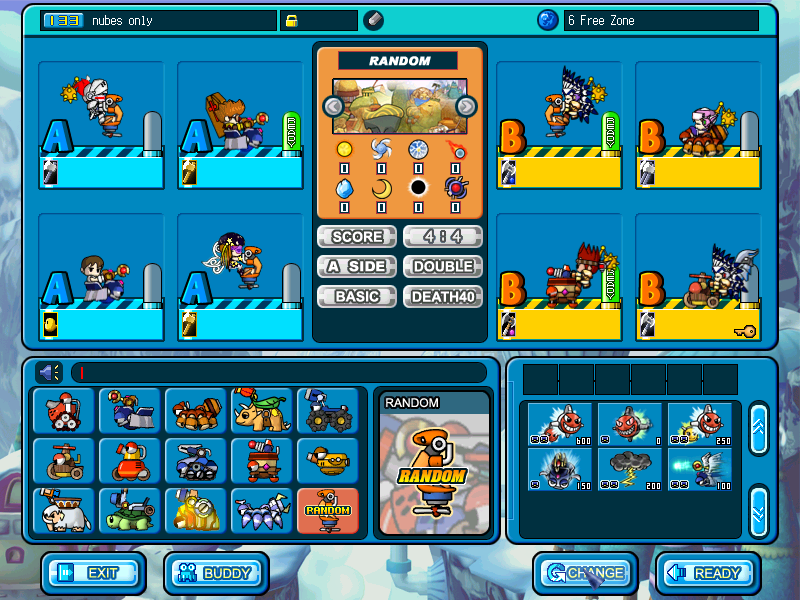Image resolution: width=800 pixels, height=600 pixels.
Task: Show previous map with left arrow
Action: point(334,106)
